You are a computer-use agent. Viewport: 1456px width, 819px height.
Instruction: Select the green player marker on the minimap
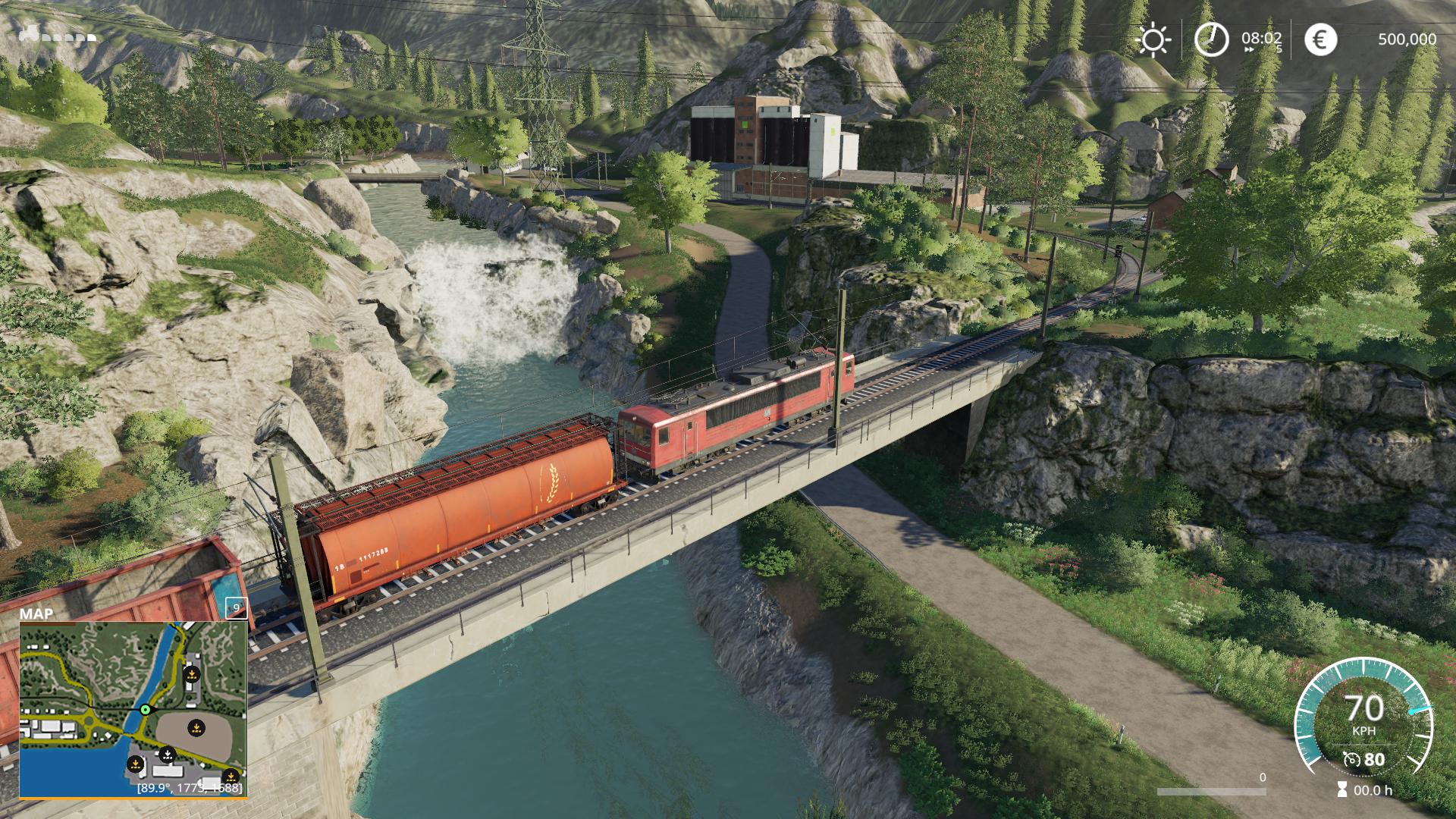[145, 710]
